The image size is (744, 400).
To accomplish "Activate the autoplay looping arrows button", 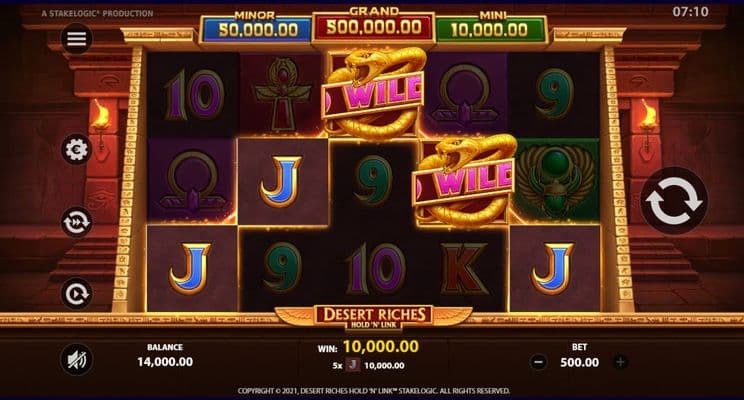I will point(77,221).
